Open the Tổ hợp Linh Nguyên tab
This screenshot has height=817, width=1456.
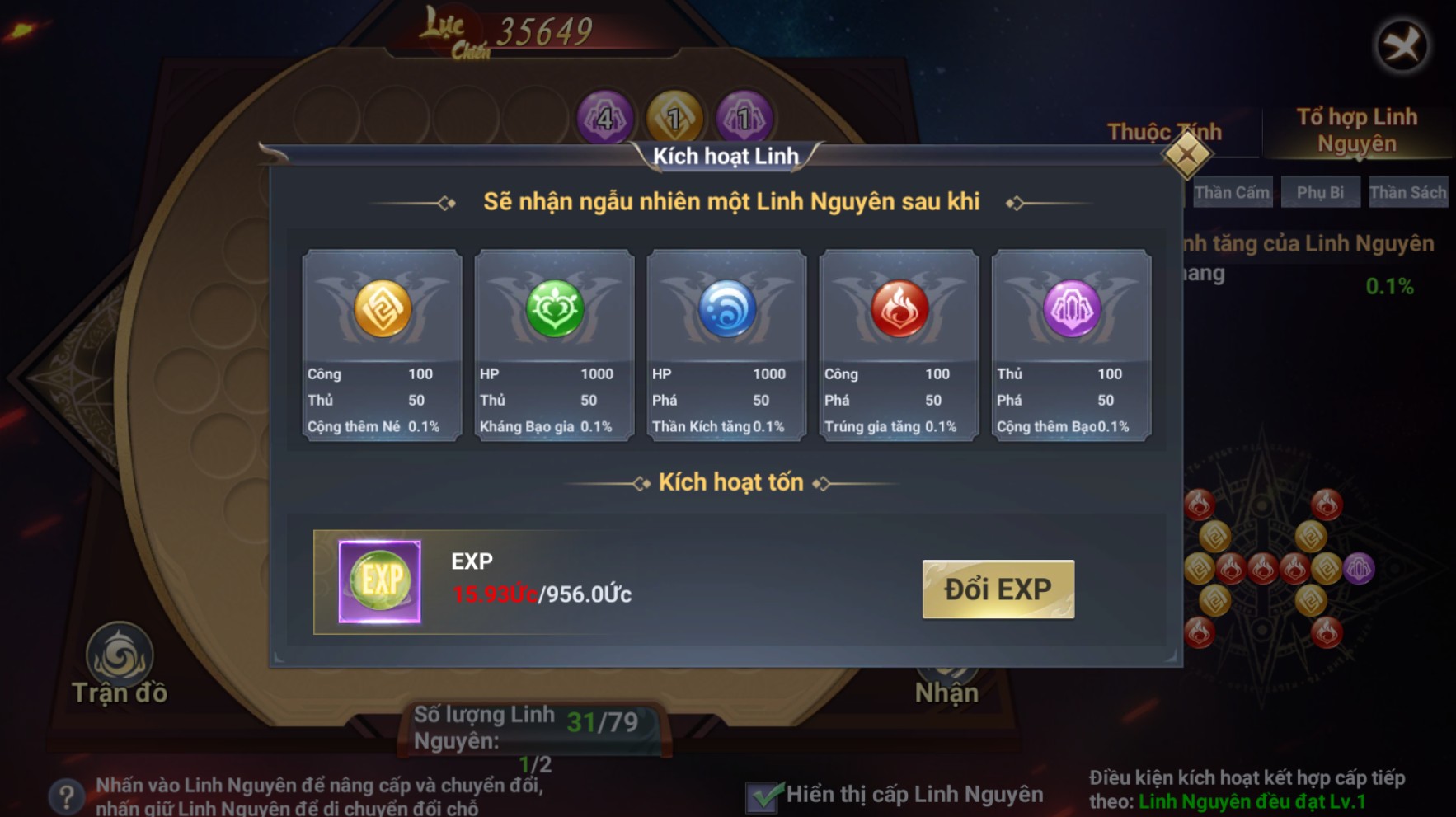(1356, 130)
